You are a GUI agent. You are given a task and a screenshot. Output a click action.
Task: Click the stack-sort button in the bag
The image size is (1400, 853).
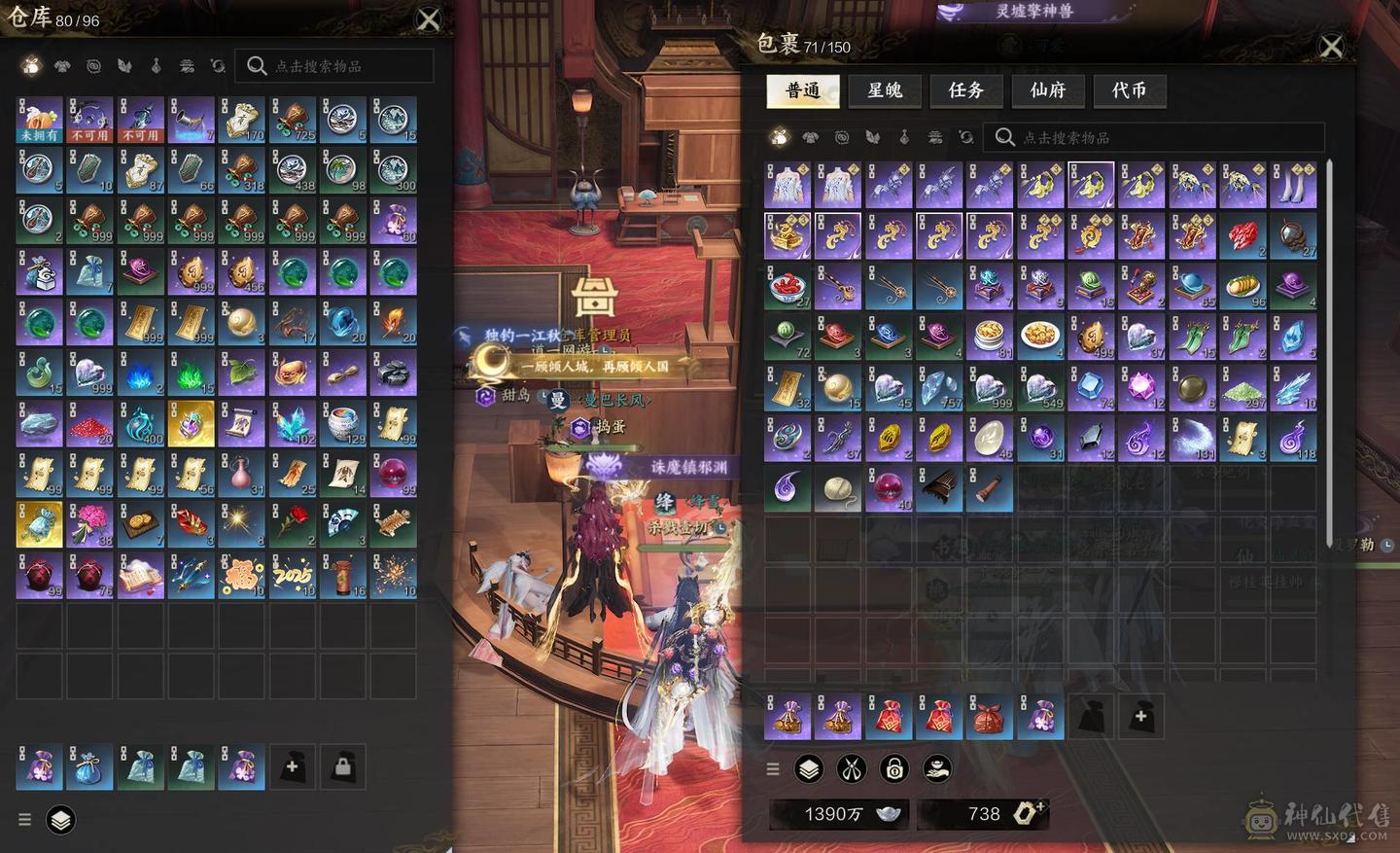click(x=809, y=769)
